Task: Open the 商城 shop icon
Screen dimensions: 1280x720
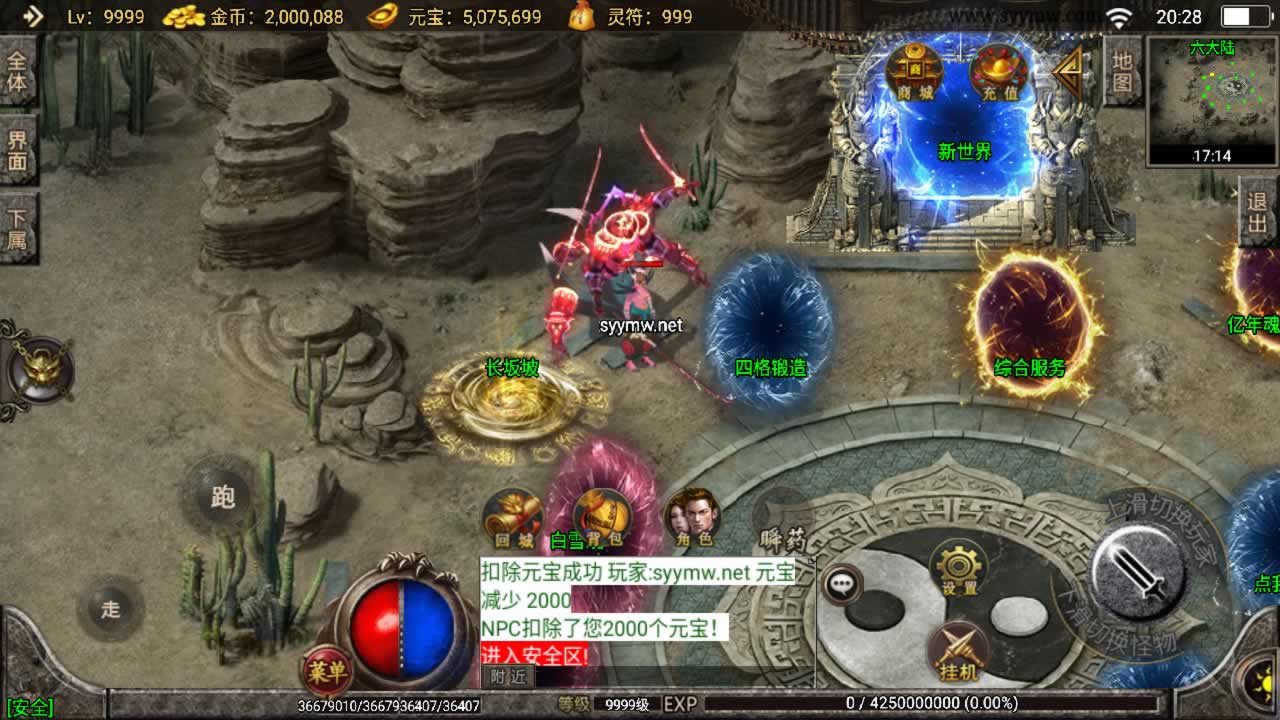Action: tap(913, 71)
